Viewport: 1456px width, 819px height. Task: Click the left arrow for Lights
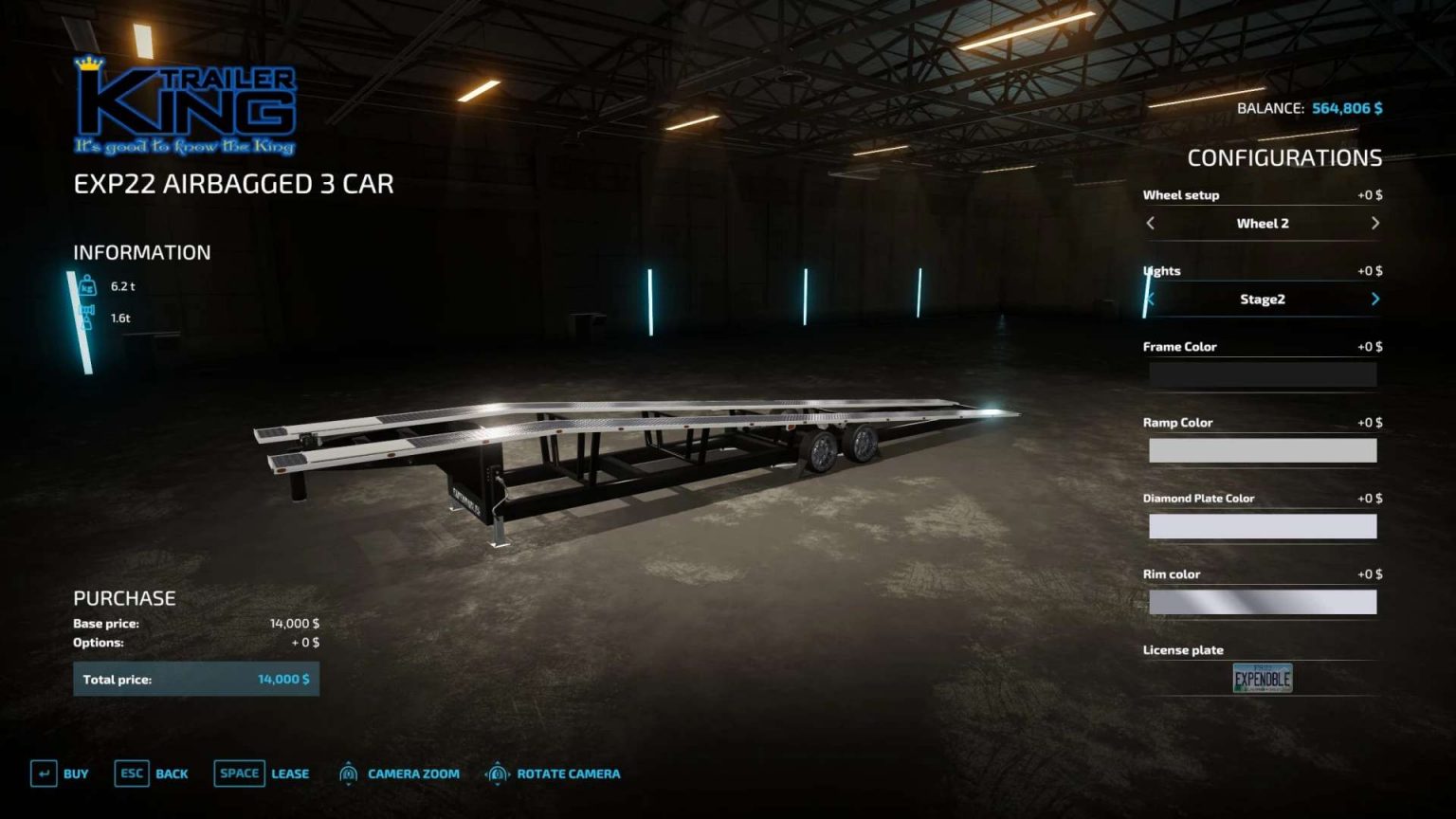[1150, 299]
